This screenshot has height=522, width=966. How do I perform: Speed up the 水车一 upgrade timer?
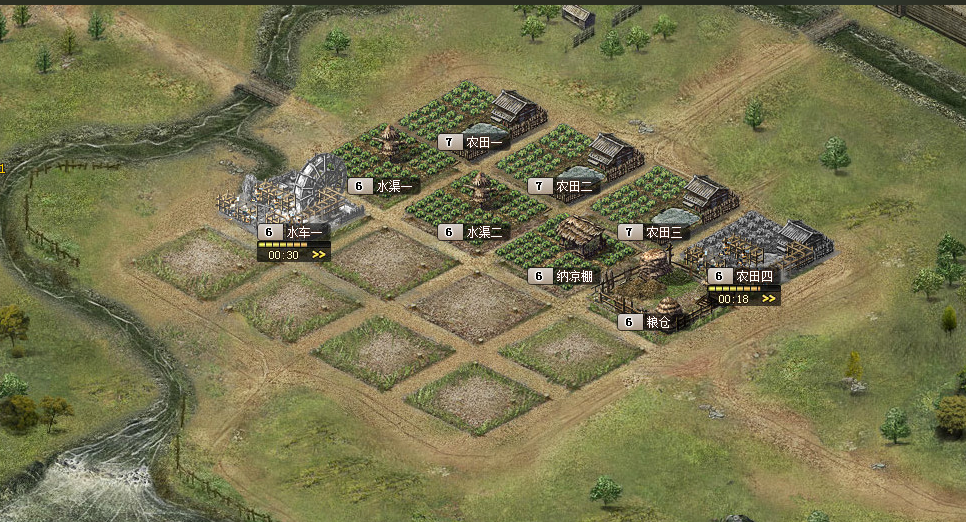click(319, 255)
